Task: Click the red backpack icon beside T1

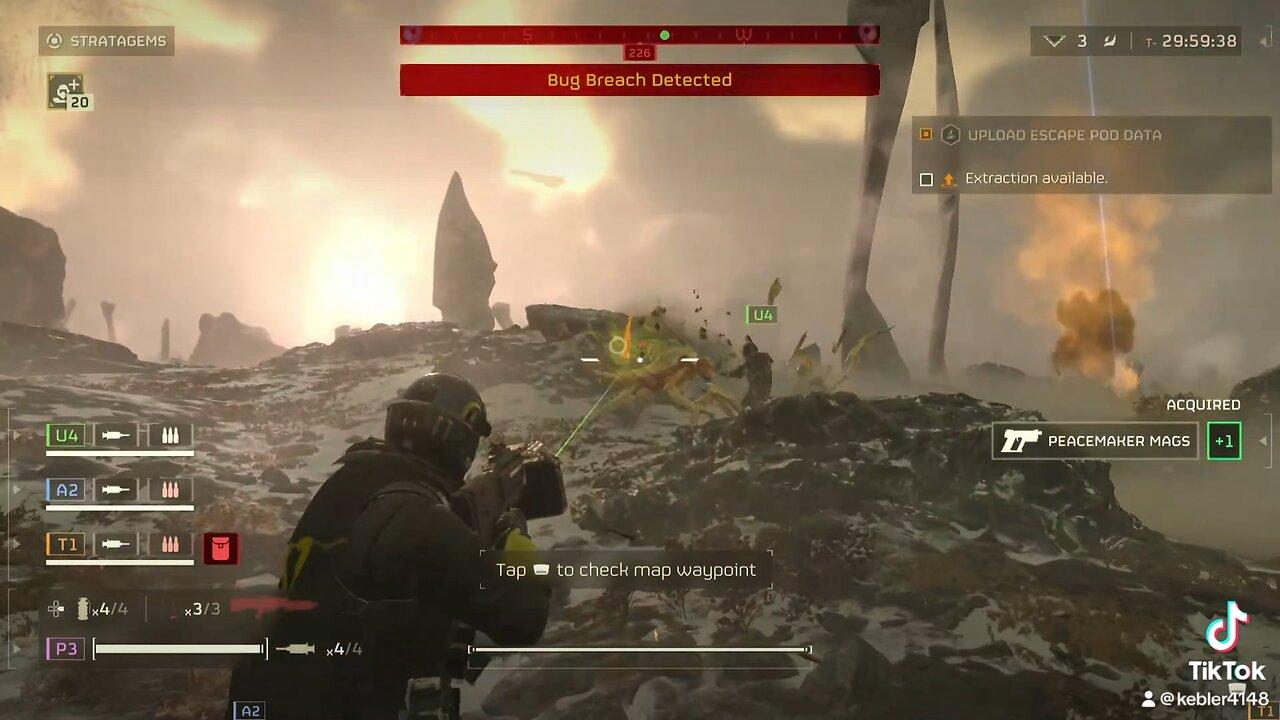Action: (x=220, y=546)
